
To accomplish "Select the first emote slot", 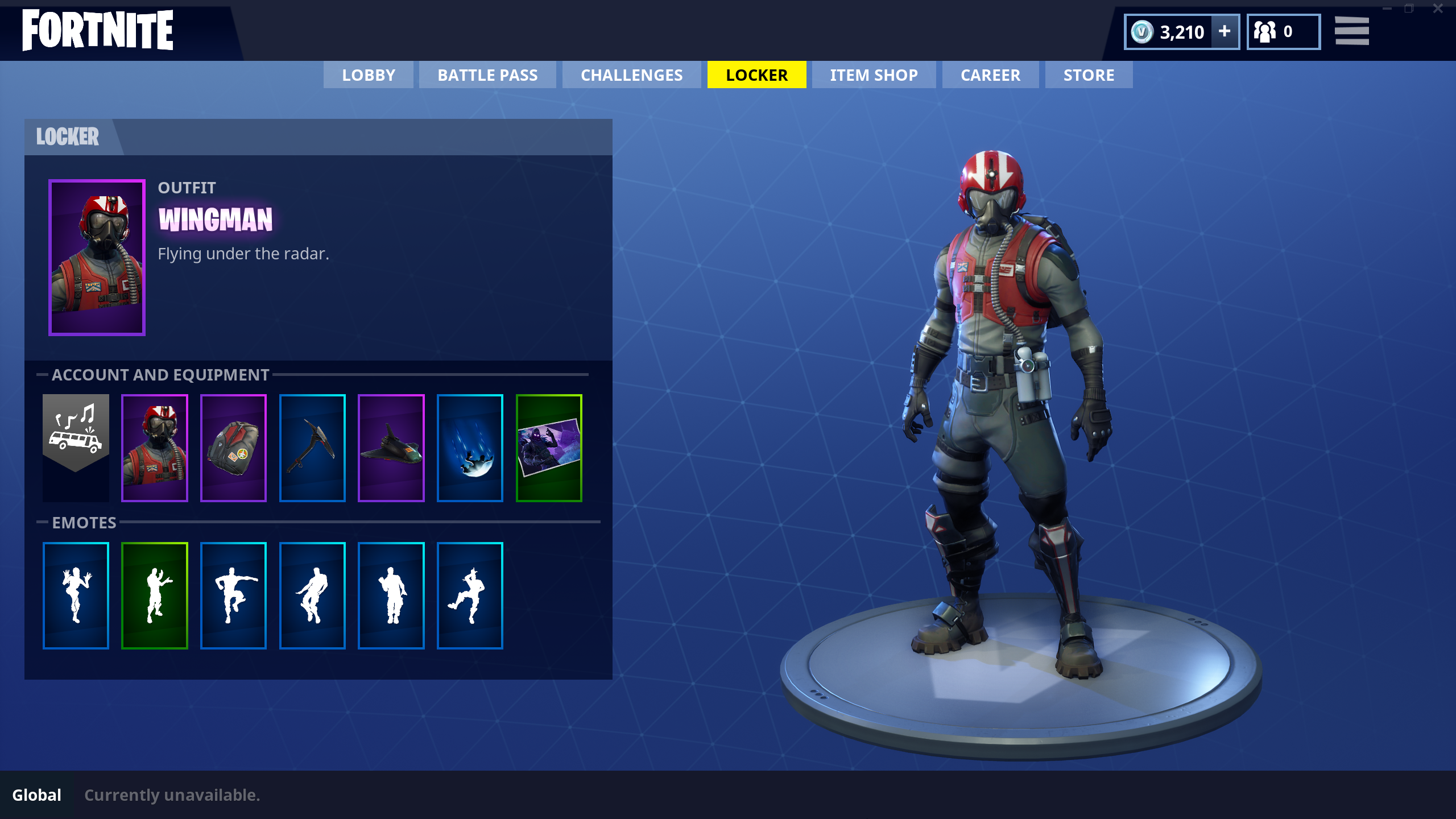I will [76, 595].
